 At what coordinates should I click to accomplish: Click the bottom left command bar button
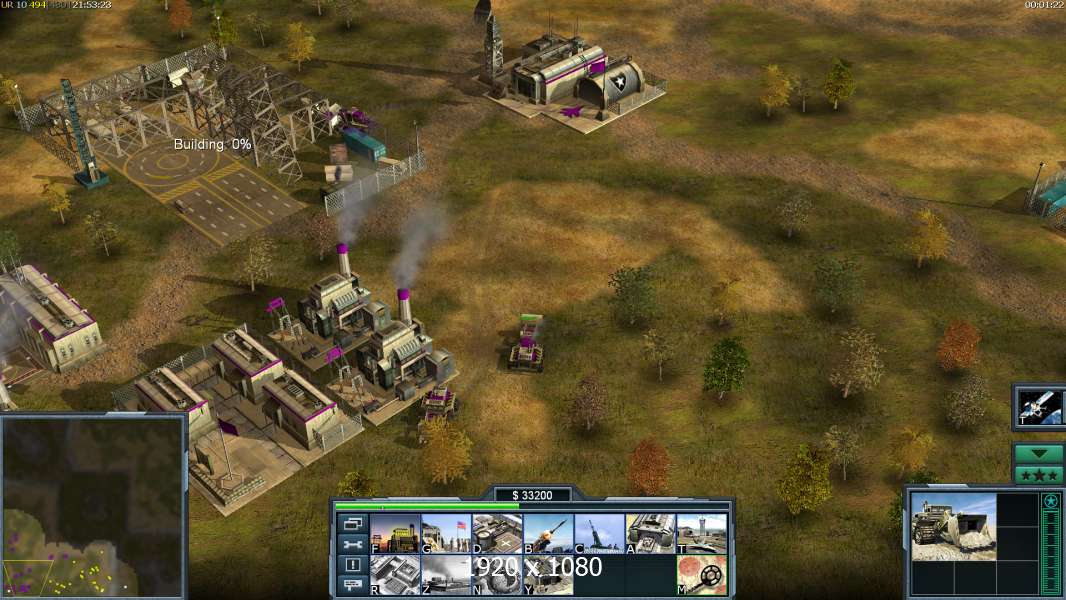(352, 585)
